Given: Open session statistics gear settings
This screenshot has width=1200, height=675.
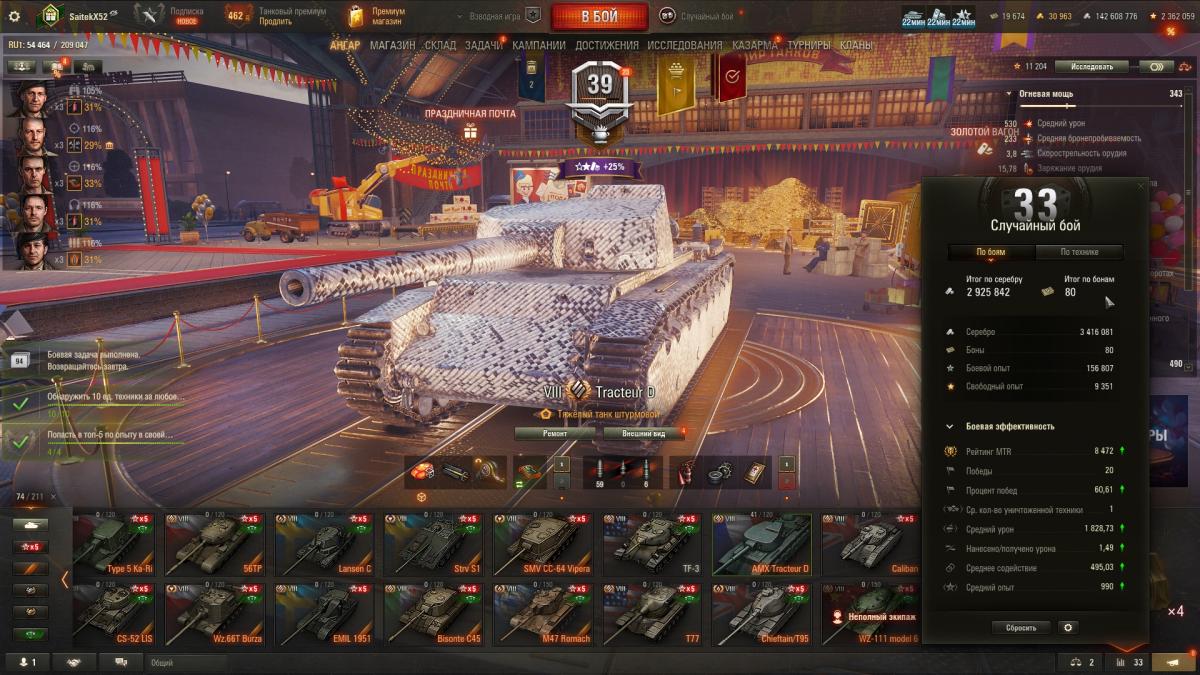Looking at the screenshot, I should pos(1068,628).
